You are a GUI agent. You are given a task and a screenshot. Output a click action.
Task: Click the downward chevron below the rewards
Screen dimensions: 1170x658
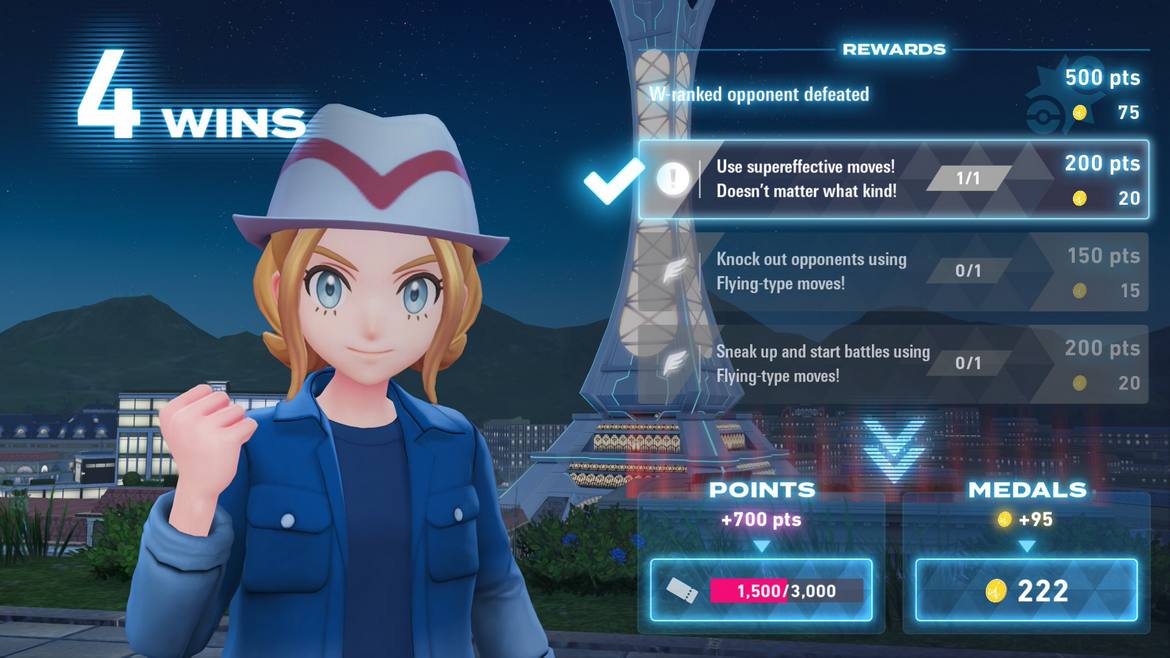point(894,447)
